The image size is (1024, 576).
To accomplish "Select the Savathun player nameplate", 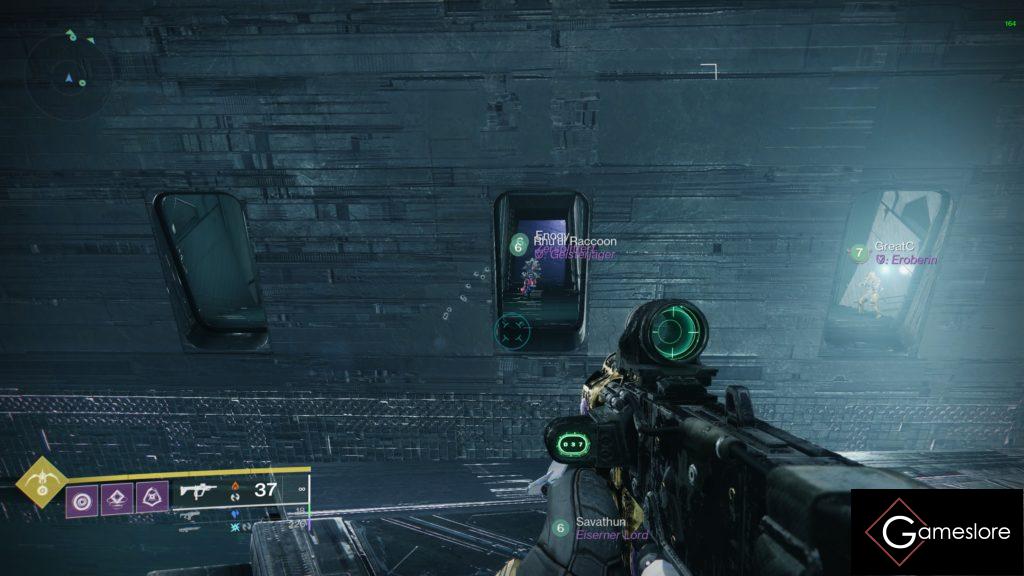I will [x=598, y=522].
